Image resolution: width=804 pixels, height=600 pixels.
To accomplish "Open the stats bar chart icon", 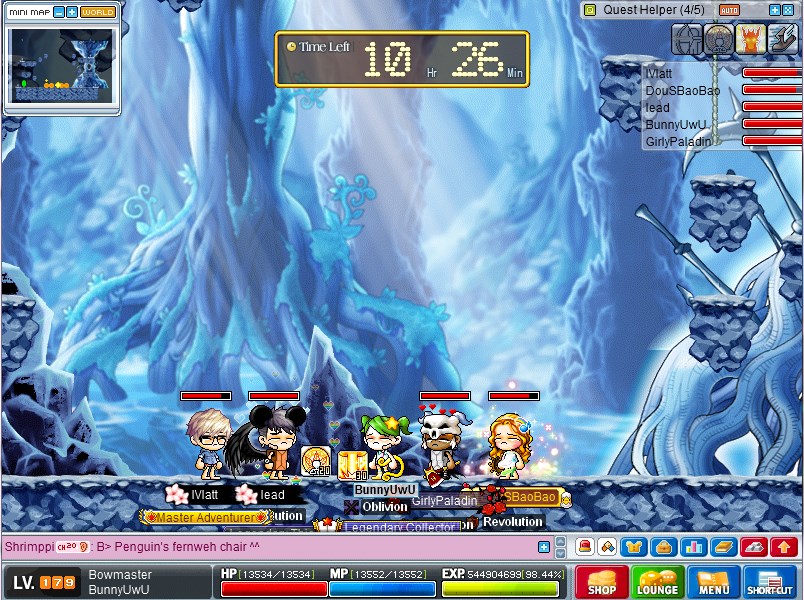I will click(692, 547).
